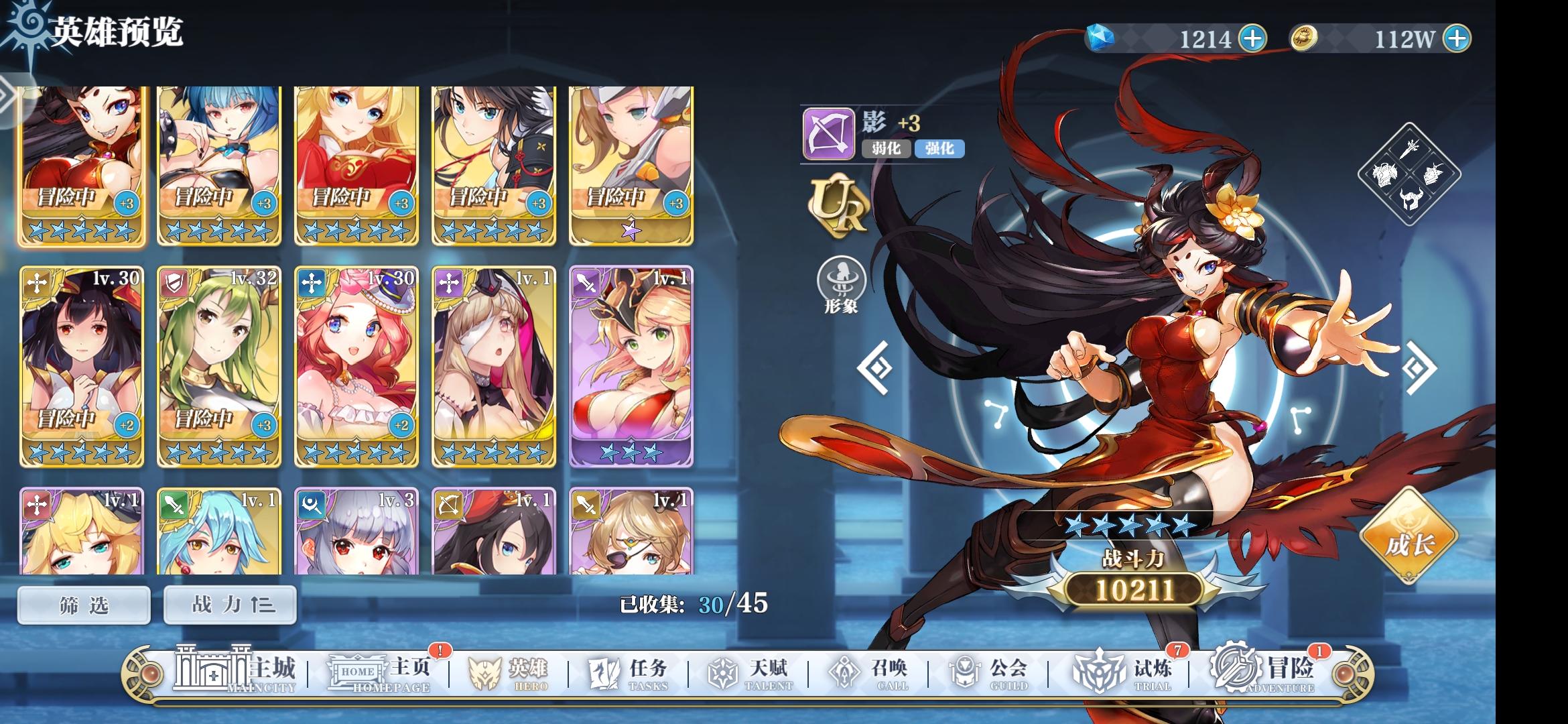1568x724 pixels.
Task: Open the 战力 power sort options
Action: [x=229, y=604]
